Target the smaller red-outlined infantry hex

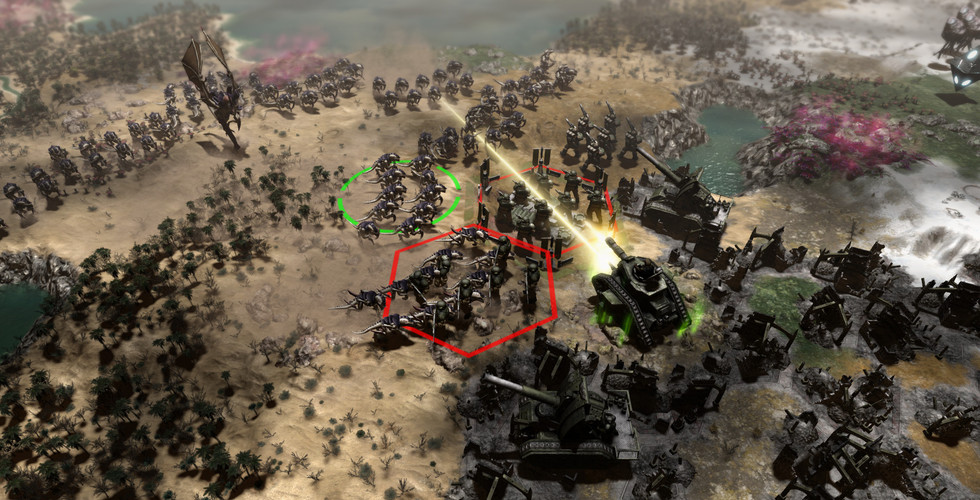pyautogui.click(x=545, y=205)
